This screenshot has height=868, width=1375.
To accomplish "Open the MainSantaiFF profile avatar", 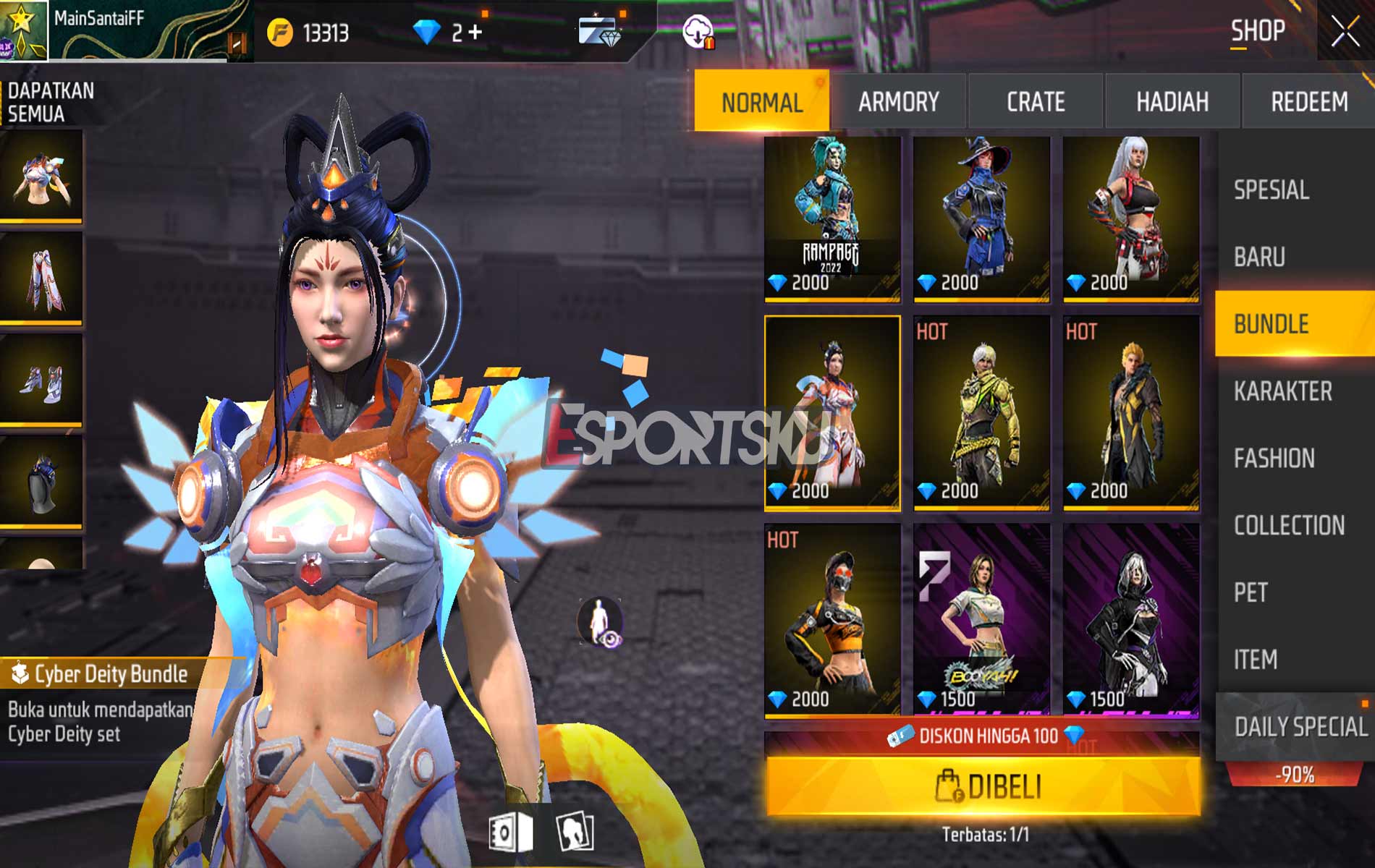I will tap(25, 29).
